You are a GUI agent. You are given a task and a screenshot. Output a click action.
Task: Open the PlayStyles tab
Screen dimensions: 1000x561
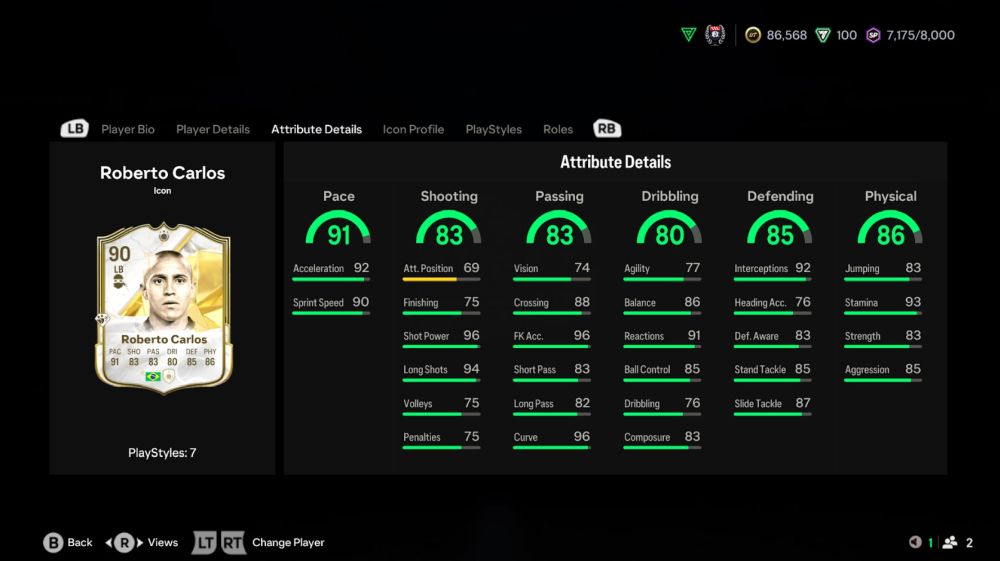[x=494, y=129]
